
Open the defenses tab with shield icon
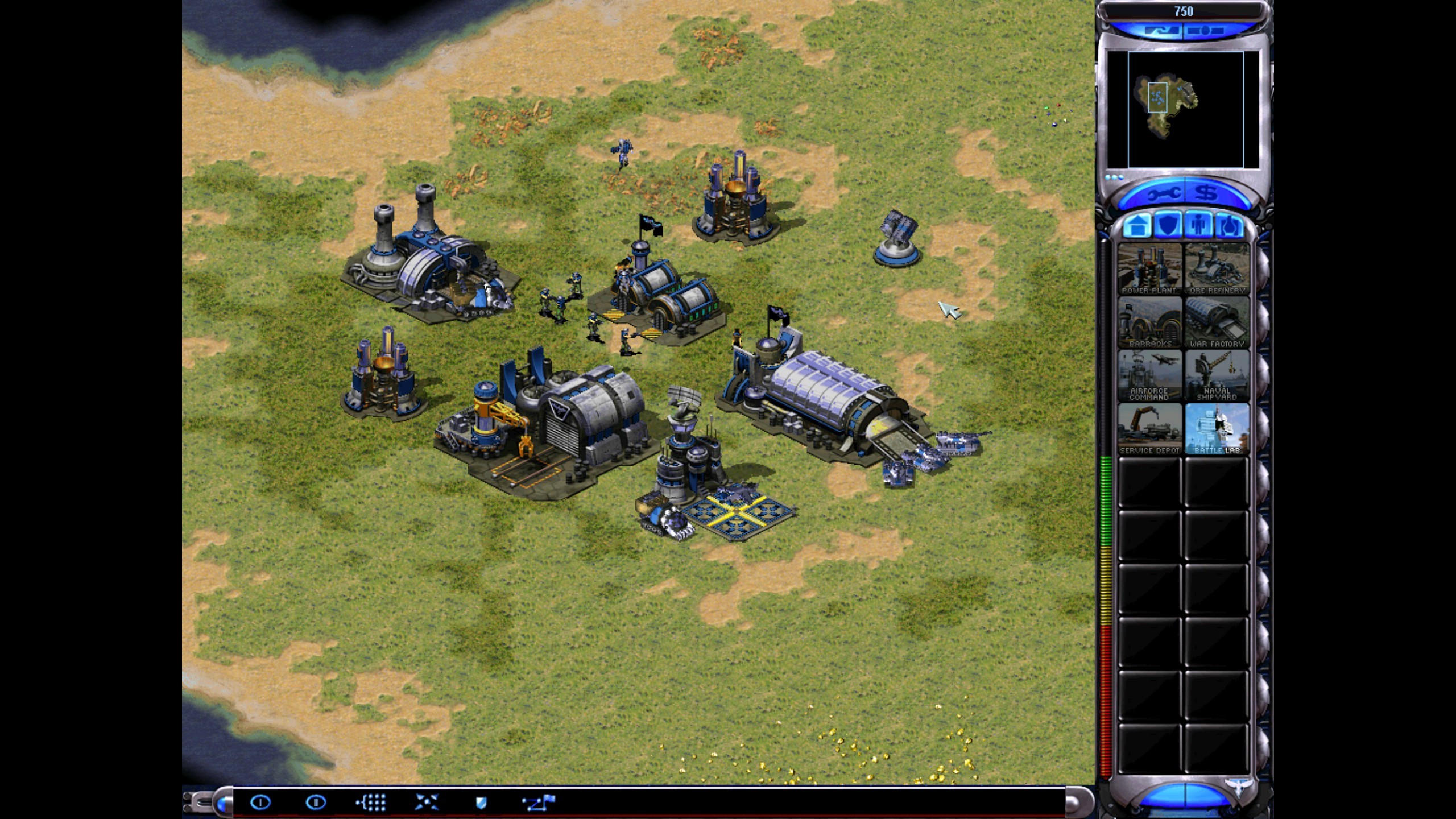(x=1168, y=226)
